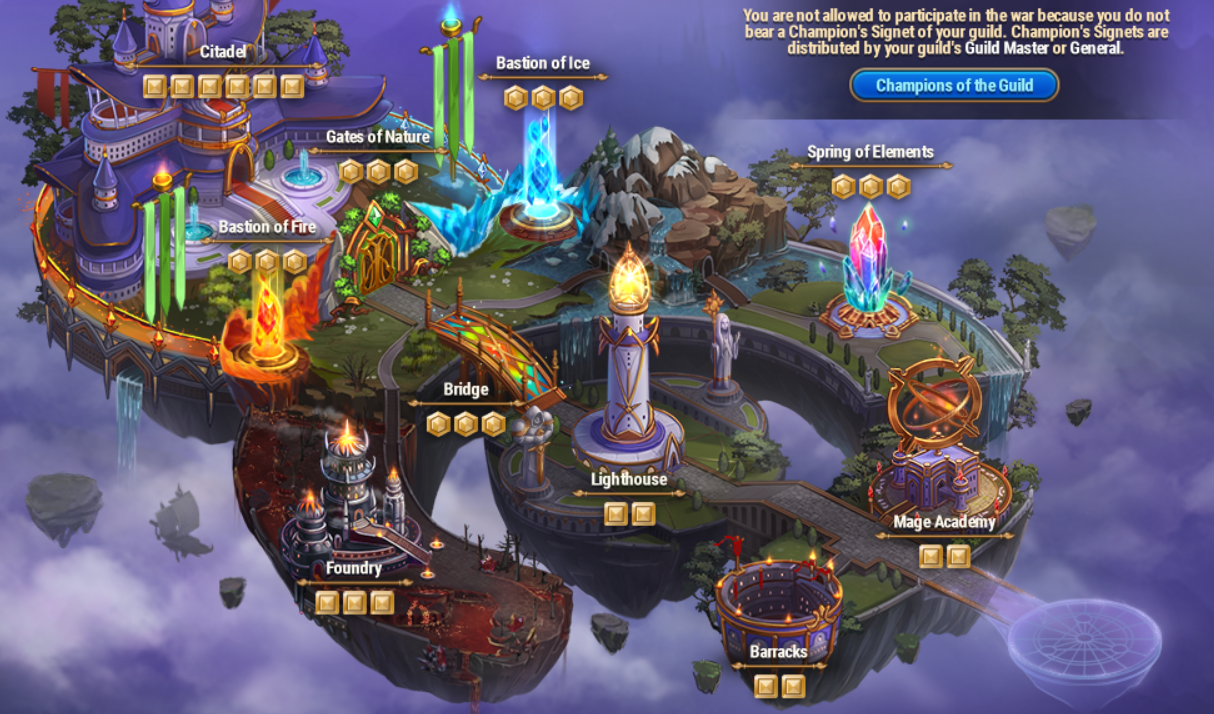Select the Mage Academy label

pyautogui.click(x=944, y=521)
